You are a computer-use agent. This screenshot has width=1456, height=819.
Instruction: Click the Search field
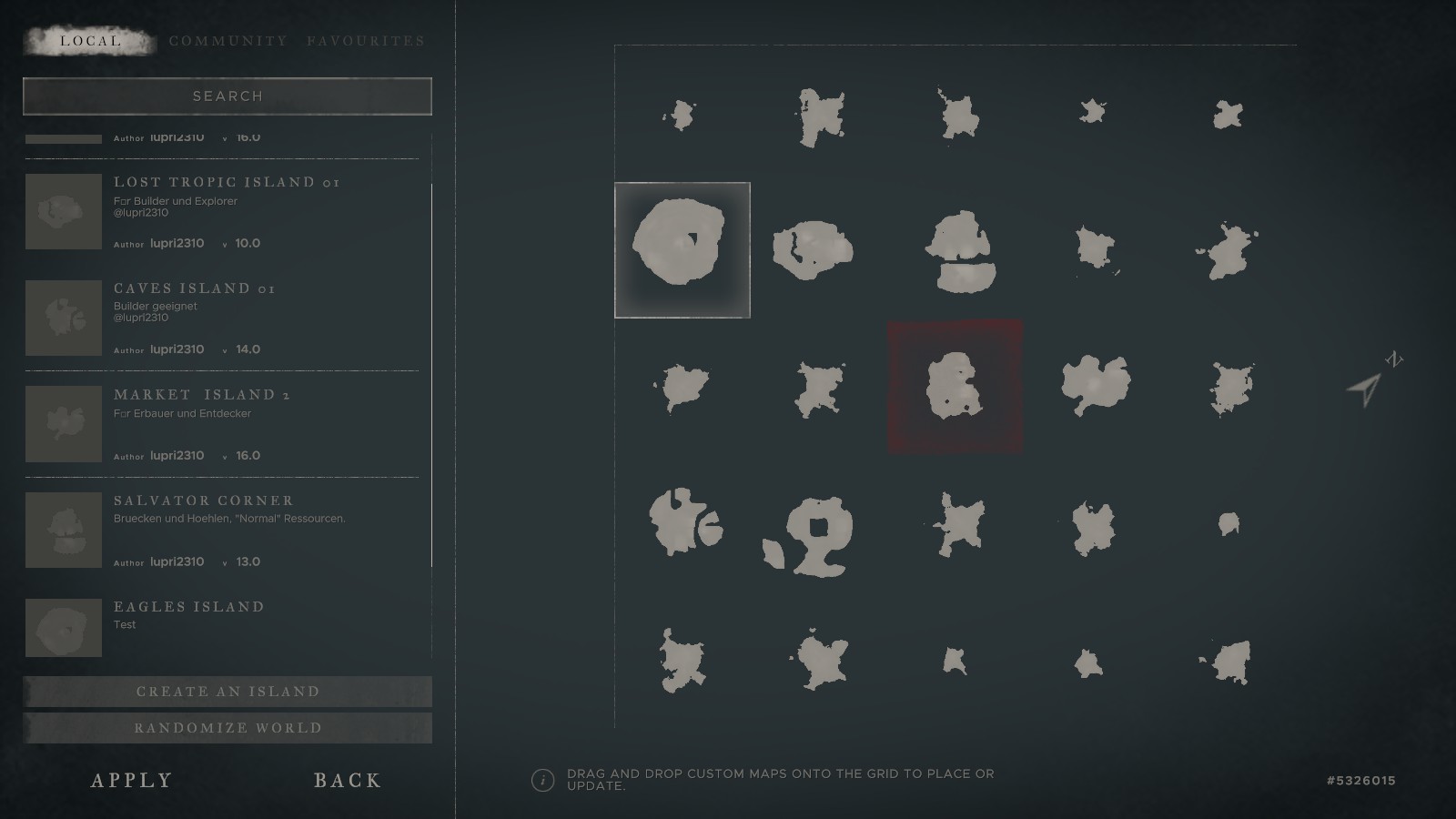pos(227,96)
